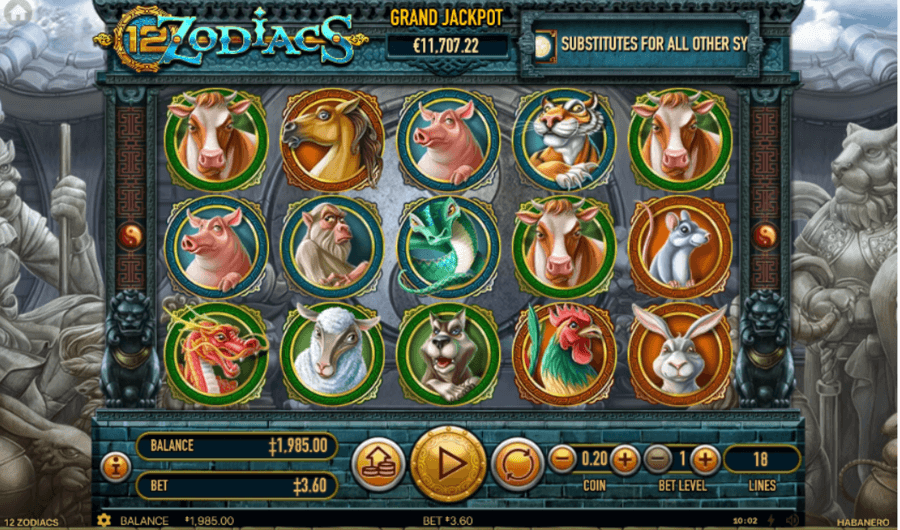Image resolution: width=900 pixels, height=530 pixels.
Task: Increase the coin value
Action: pos(625,460)
